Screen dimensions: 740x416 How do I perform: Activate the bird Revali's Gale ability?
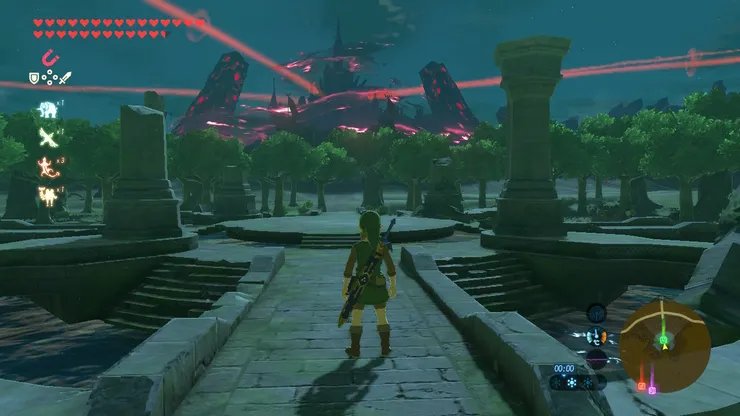pos(46,138)
